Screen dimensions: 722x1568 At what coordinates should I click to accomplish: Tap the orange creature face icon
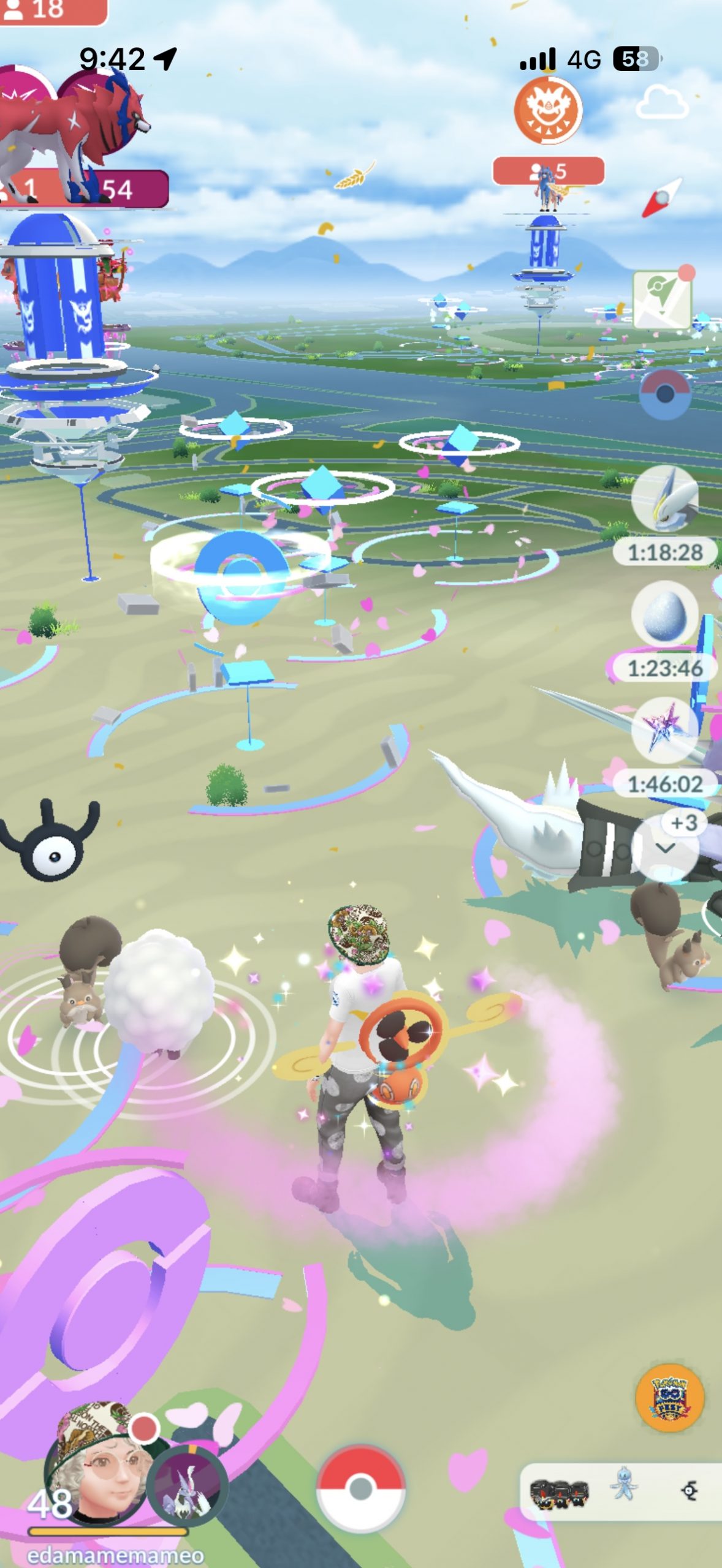[x=548, y=111]
